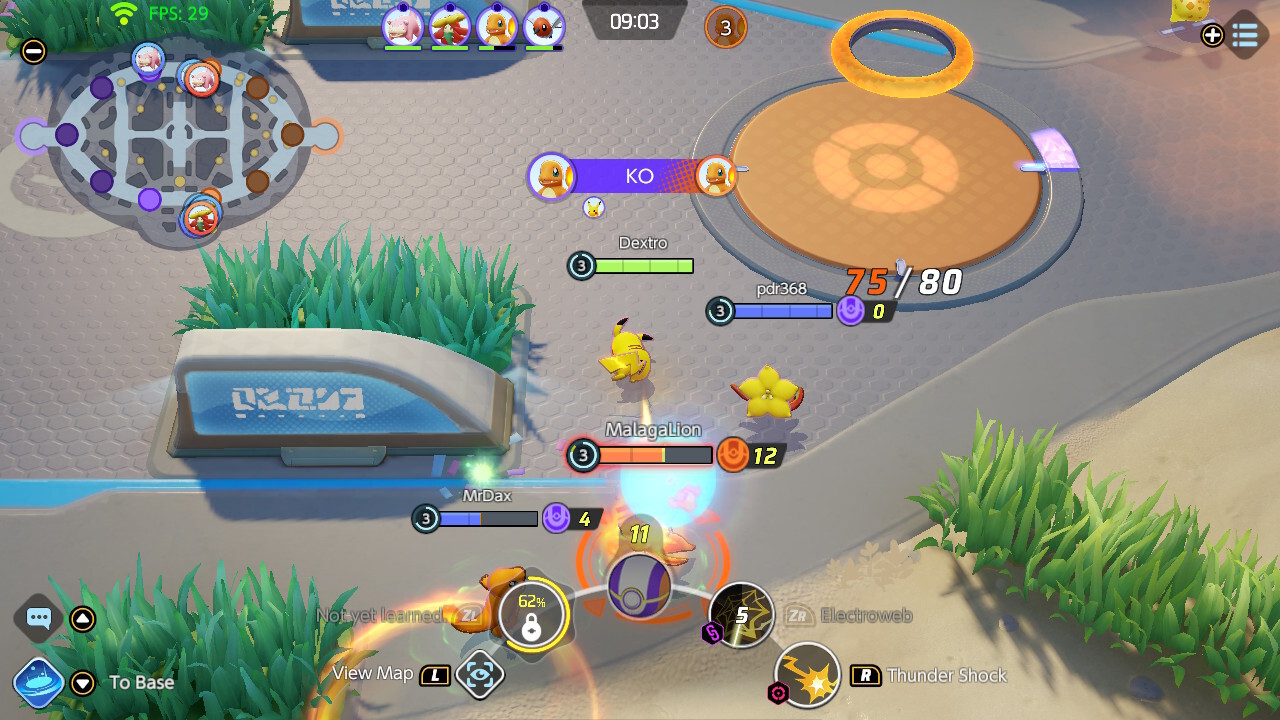Tap the camera lock-on icon beside View Map
This screenshot has height=720, width=1280.
(480, 675)
